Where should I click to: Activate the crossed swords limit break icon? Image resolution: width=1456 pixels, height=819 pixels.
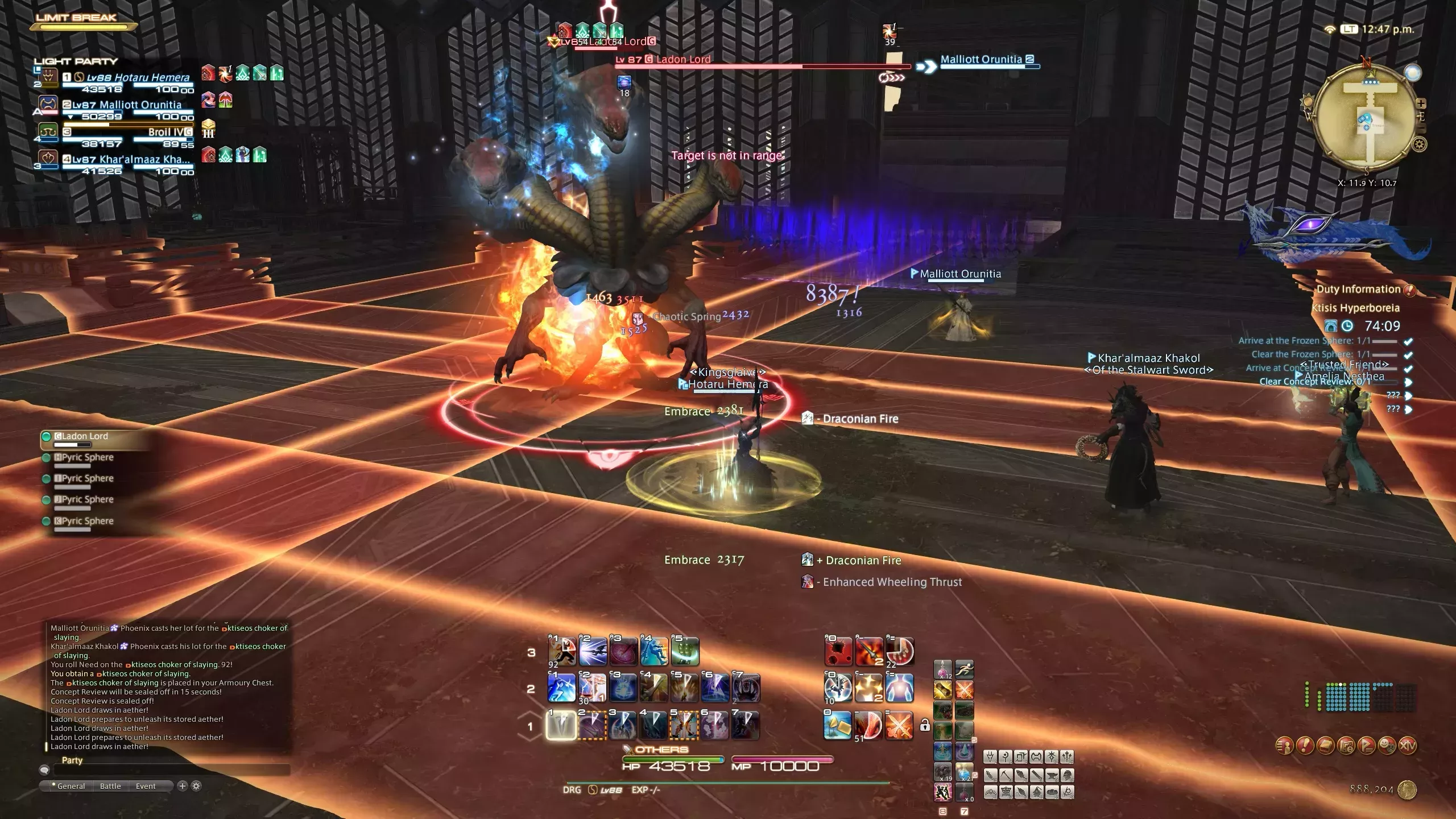point(899,726)
